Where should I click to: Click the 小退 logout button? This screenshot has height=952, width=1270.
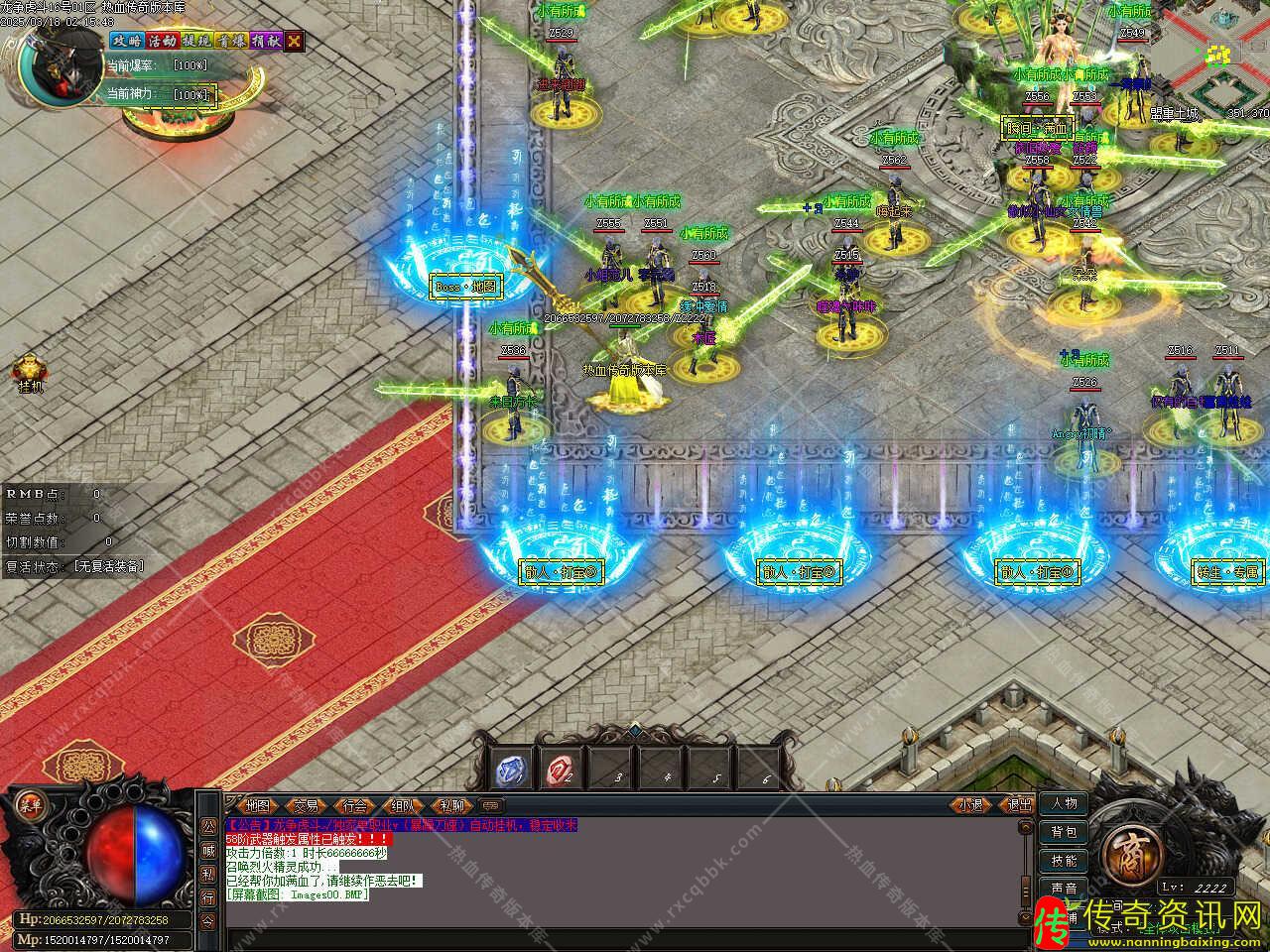pos(970,805)
